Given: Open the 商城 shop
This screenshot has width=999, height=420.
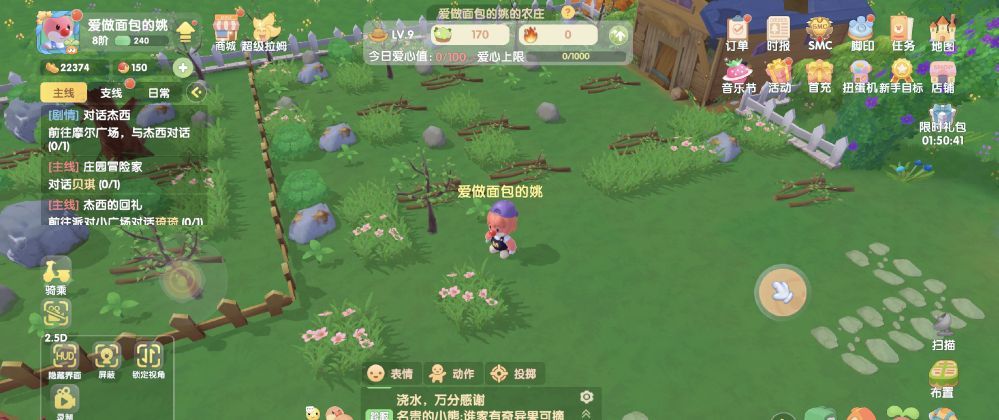Looking at the screenshot, I should pos(227,31).
